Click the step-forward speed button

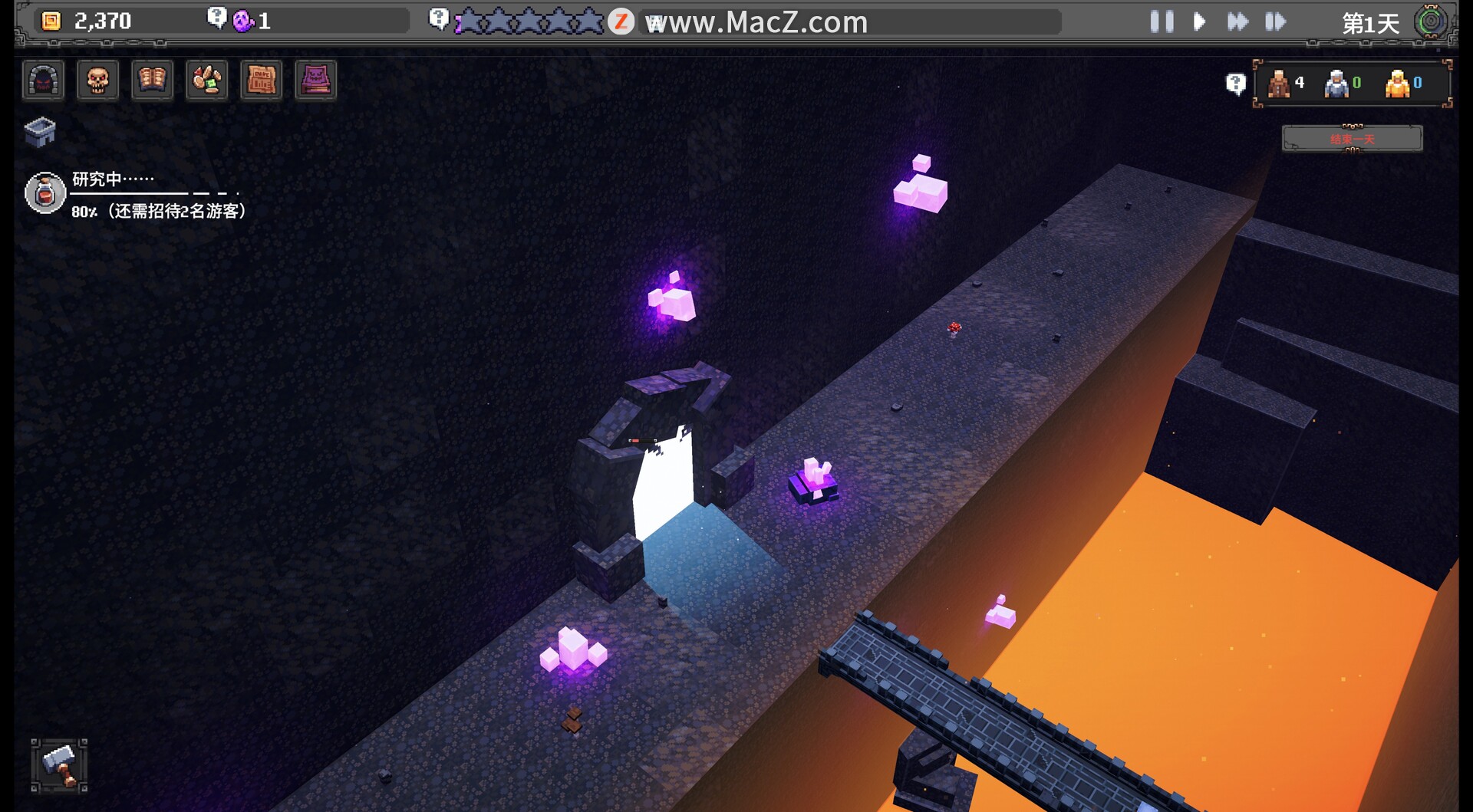coord(1275,21)
